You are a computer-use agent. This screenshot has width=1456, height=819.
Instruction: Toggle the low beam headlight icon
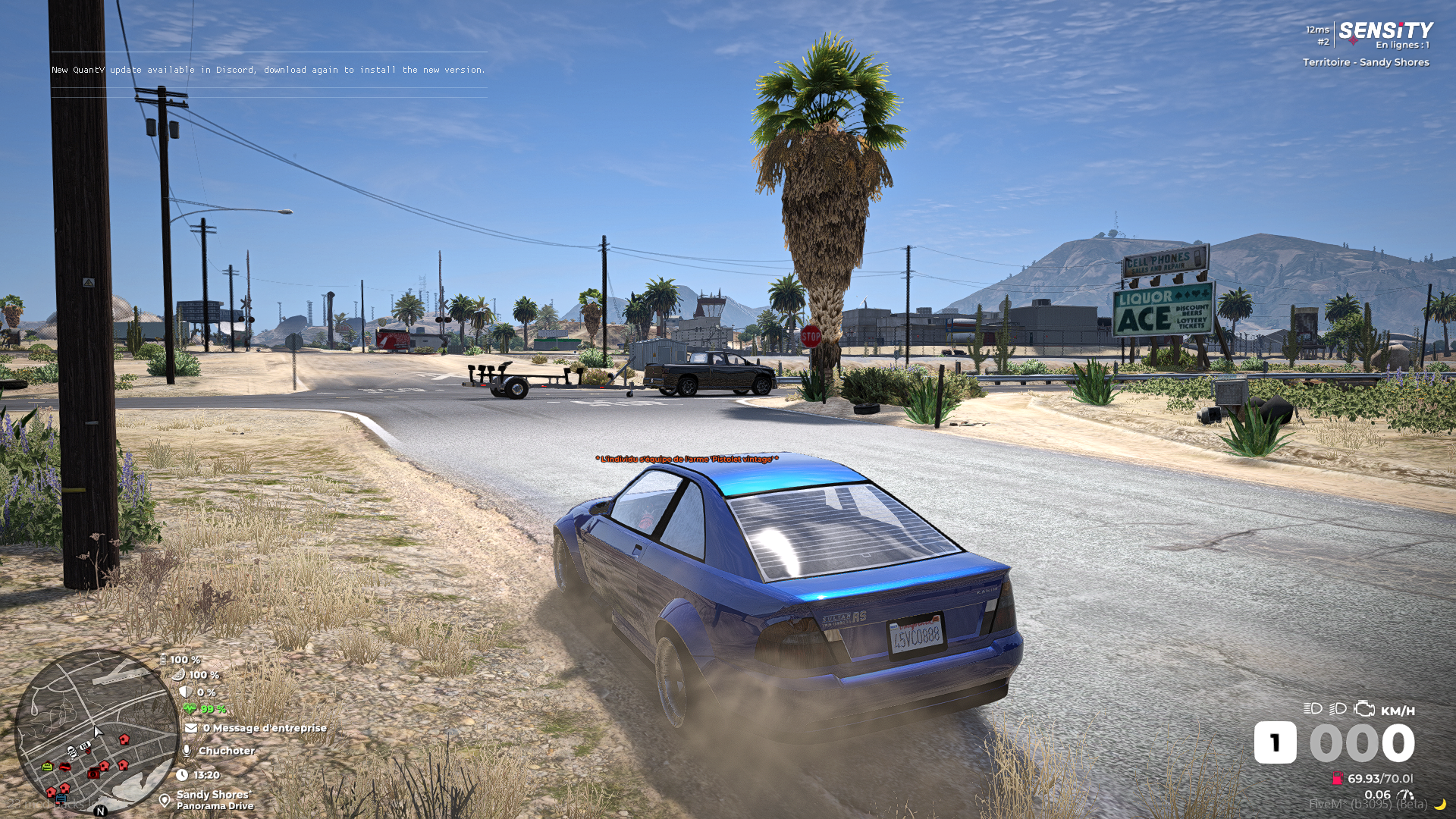click(1338, 709)
